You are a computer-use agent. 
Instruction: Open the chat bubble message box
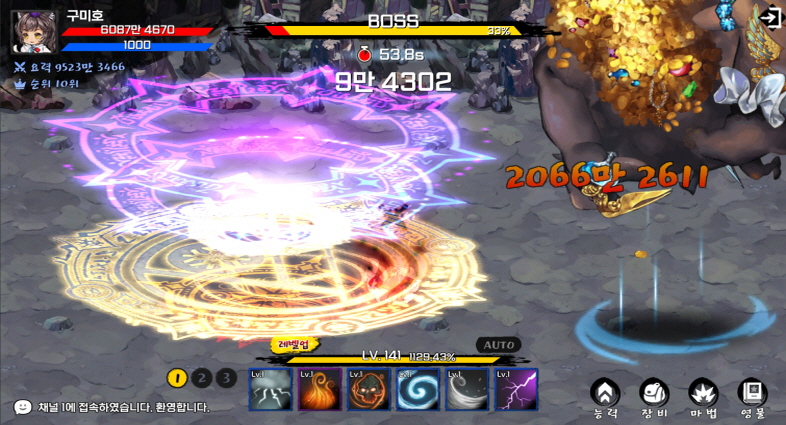tap(22, 407)
